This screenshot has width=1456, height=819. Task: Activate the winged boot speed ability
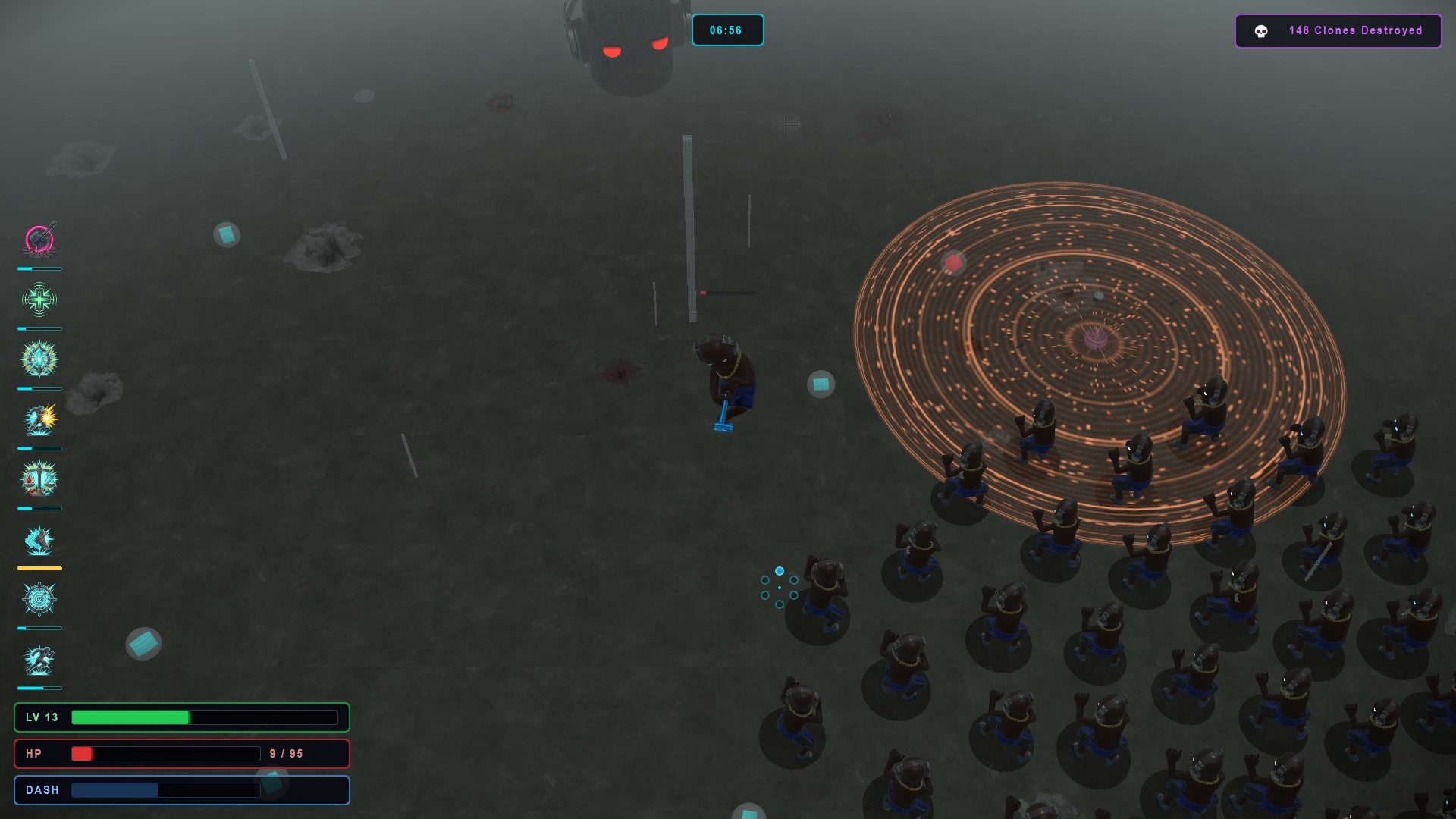pyautogui.click(x=39, y=540)
